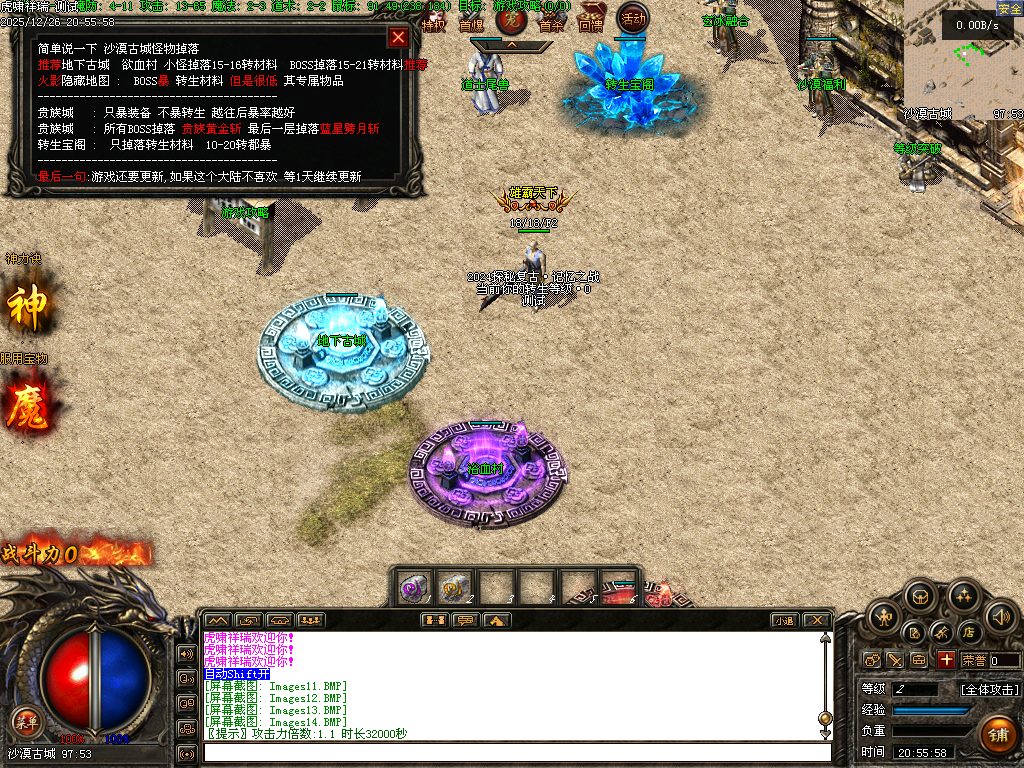Open the 回馈 treasure chest rewards
The height and width of the screenshot is (768, 1024).
[592, 20]
